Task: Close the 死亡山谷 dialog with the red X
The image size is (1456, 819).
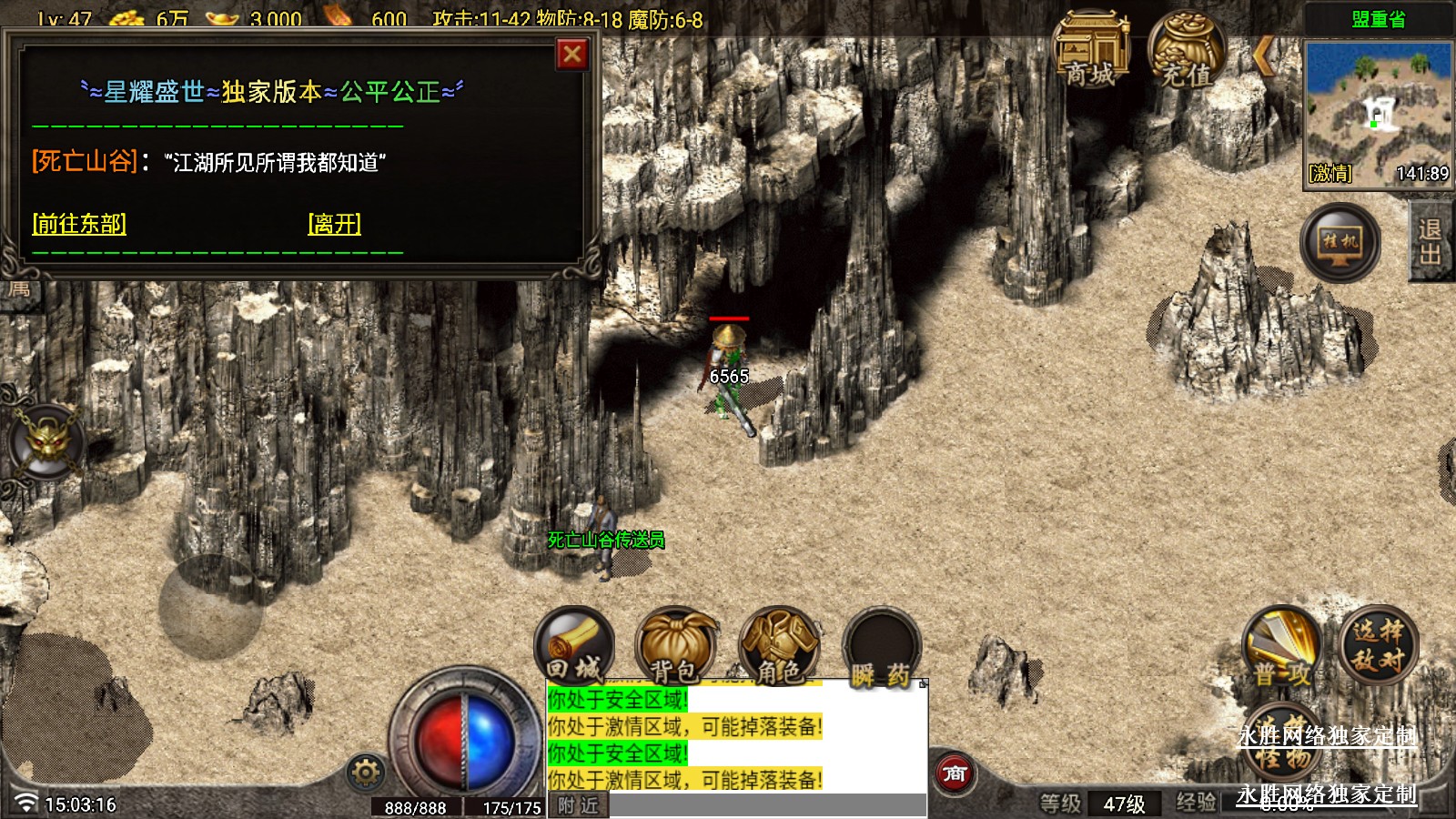Action: pyautogui.click(x=572, y=55)
